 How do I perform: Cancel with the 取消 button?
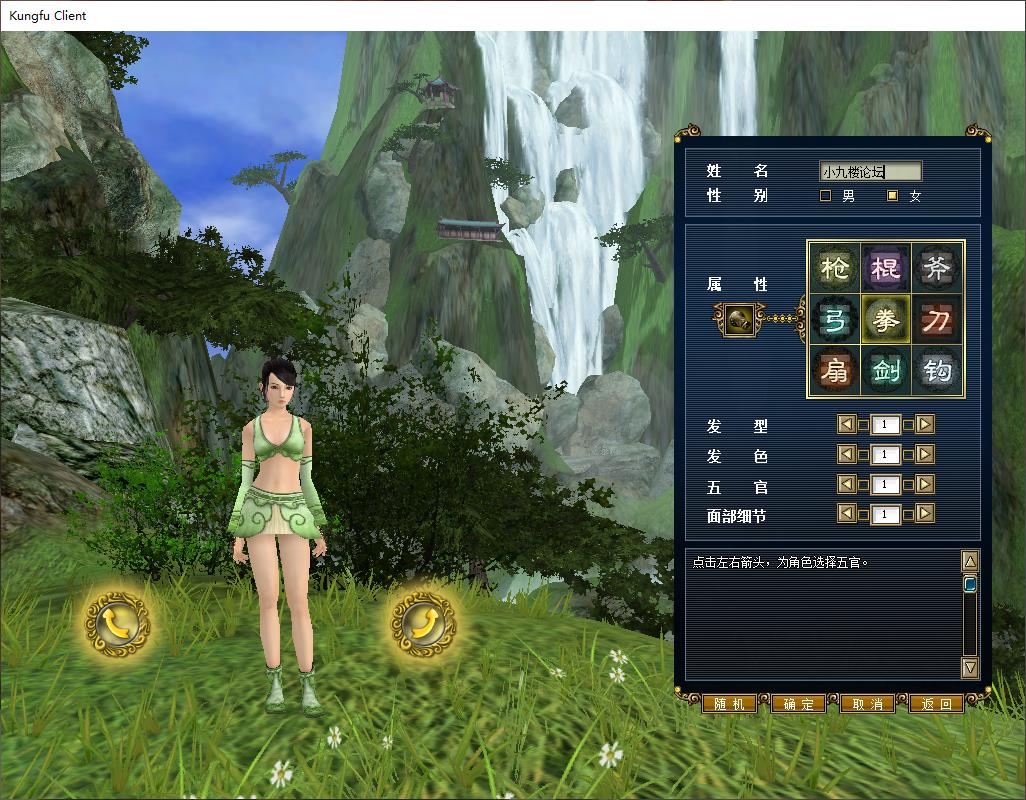[x=867, y=704]
